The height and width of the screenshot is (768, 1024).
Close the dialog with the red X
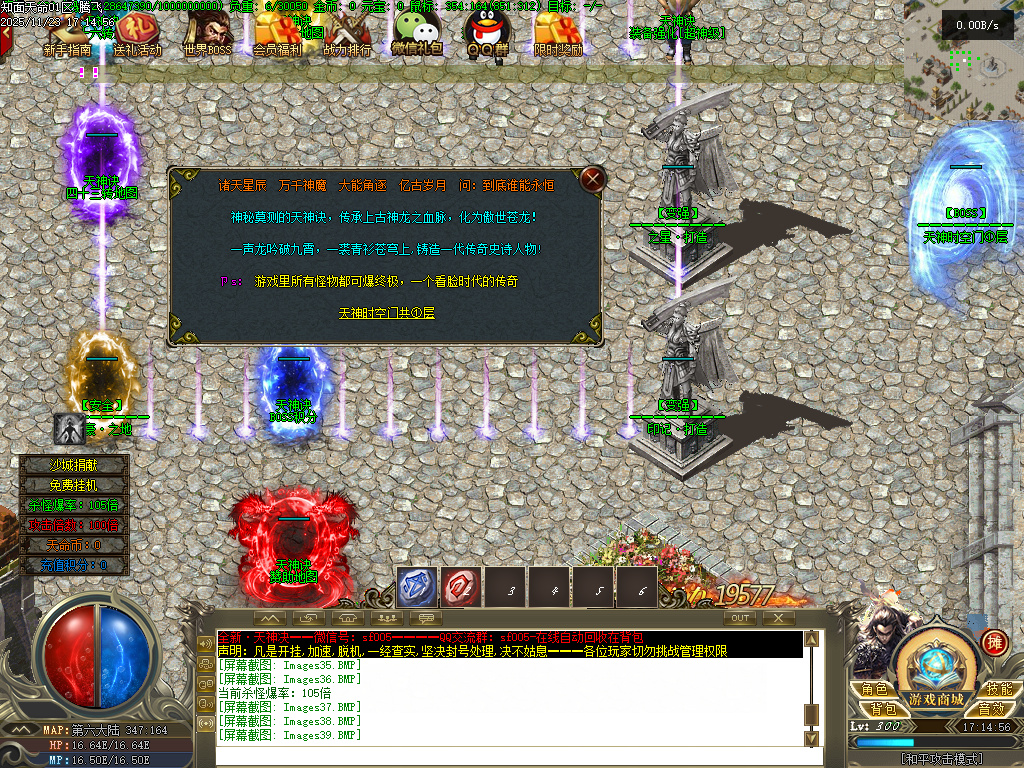[x=593, y=180]
